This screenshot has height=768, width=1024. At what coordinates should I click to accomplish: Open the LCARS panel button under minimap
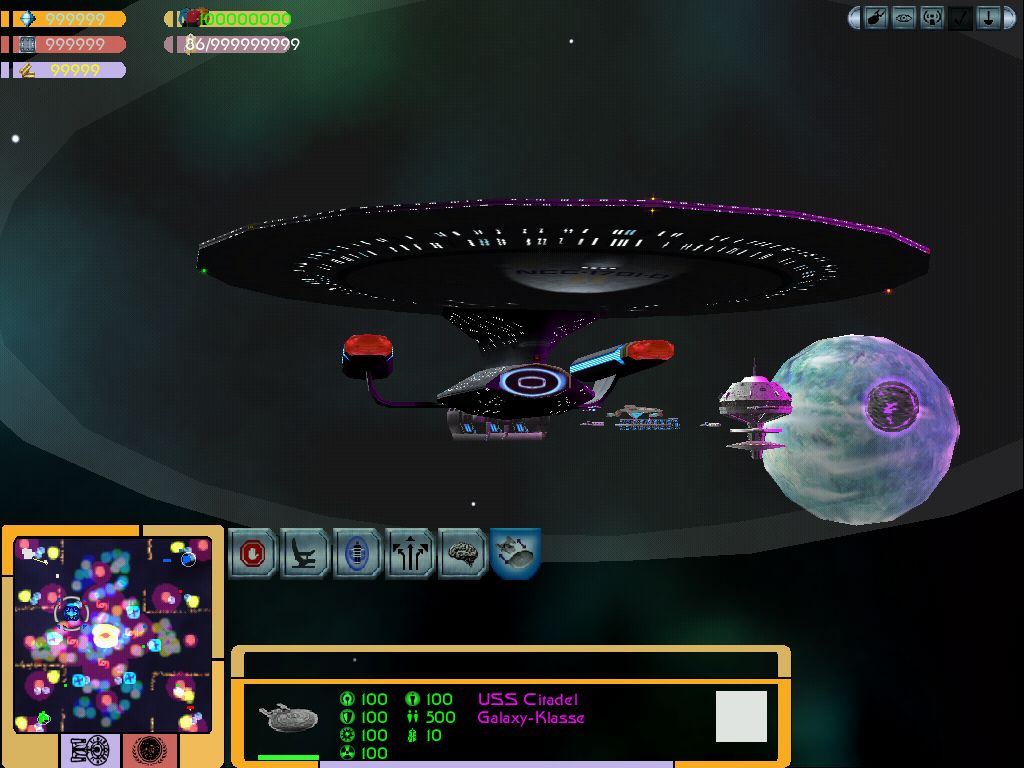coord(91,750)
